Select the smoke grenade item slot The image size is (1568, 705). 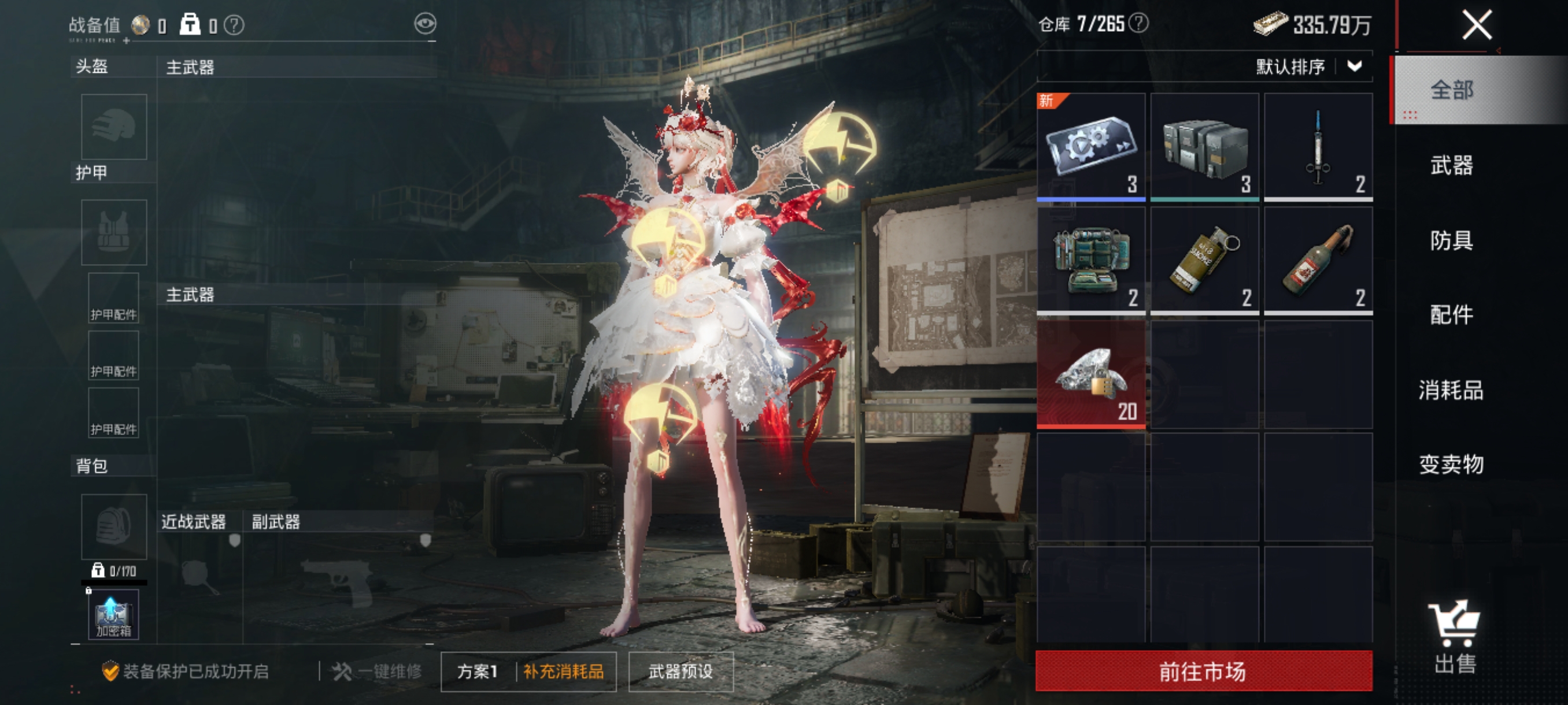(x=1204, y=261)
